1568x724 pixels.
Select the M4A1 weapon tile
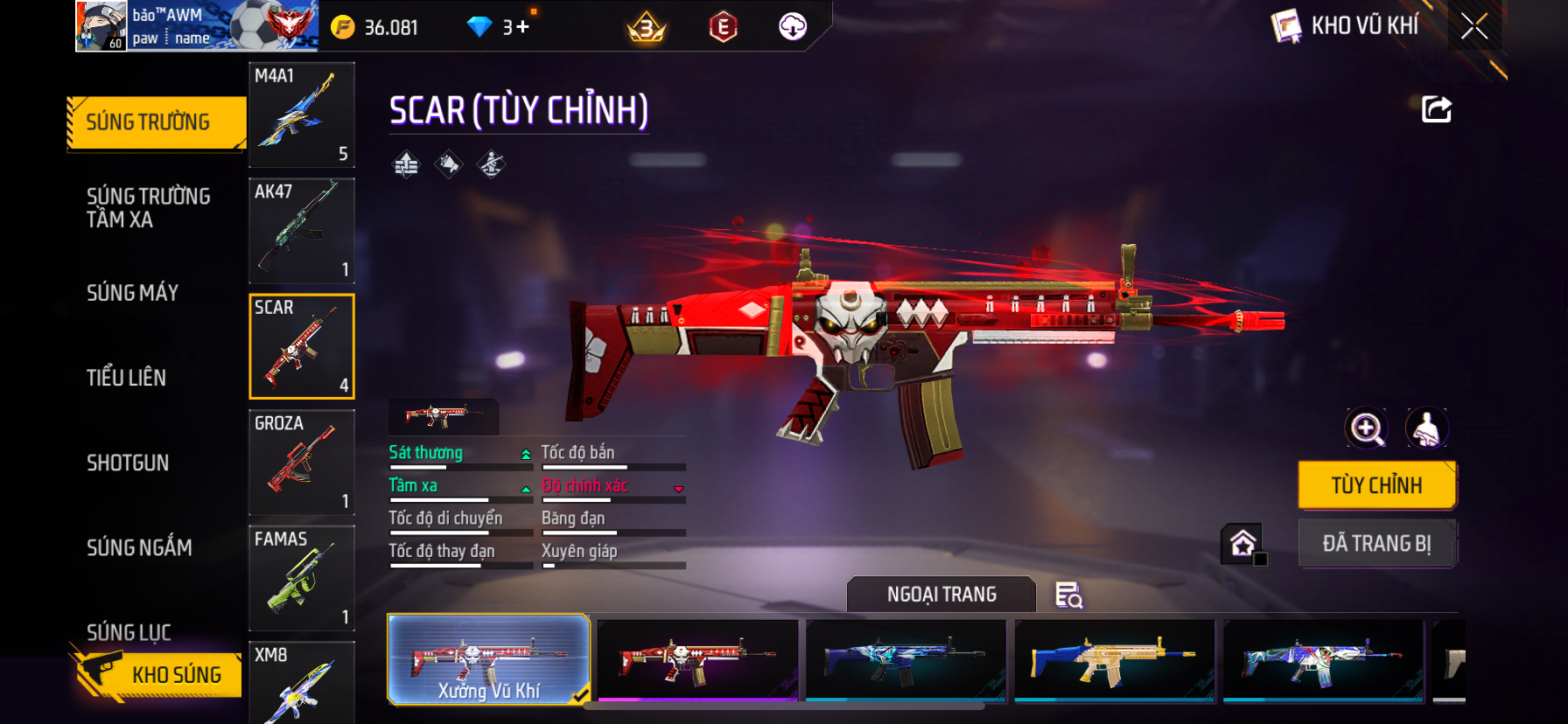(302, 115)
